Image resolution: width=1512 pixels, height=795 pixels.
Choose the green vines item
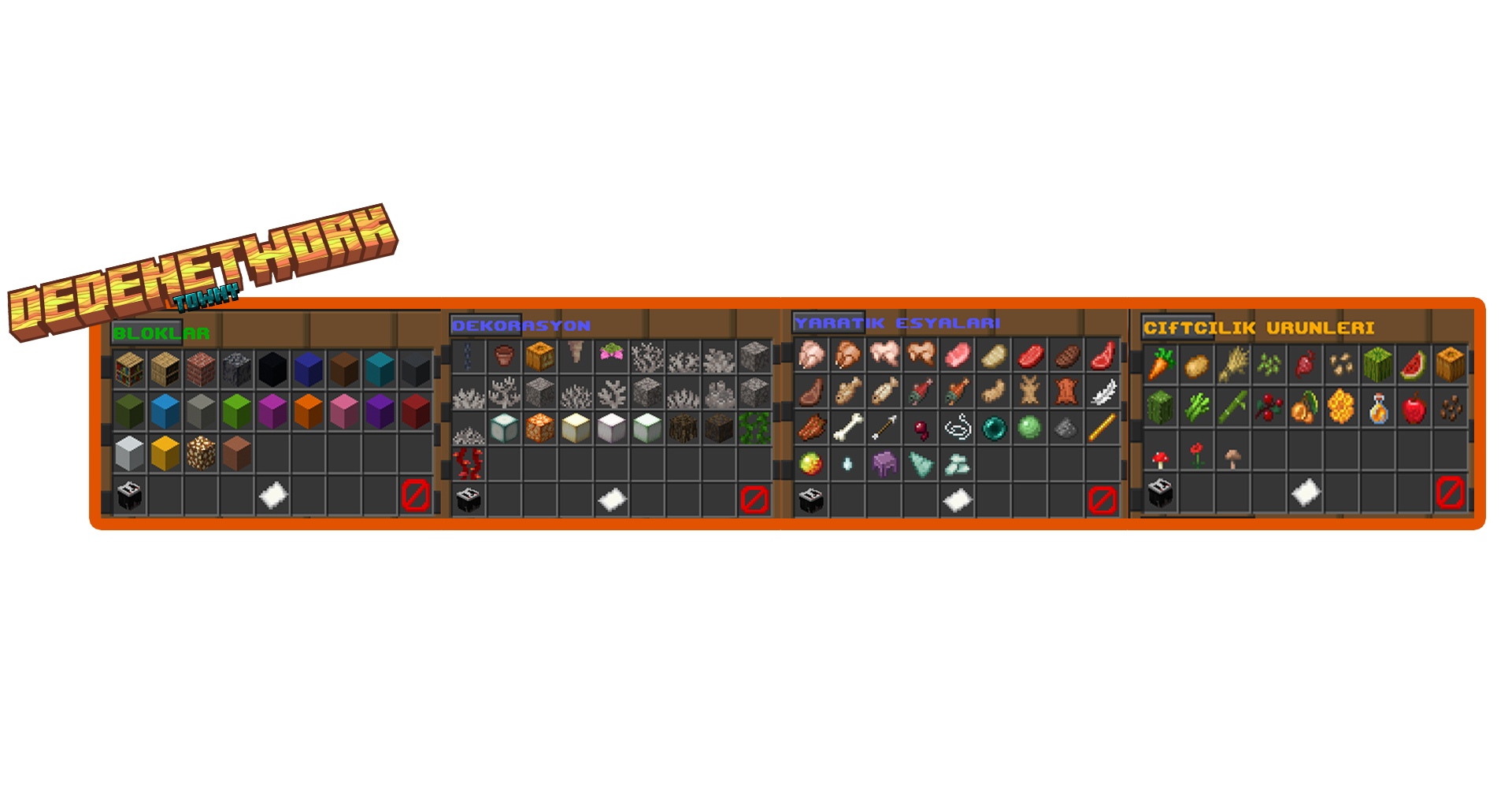(754, 428)
